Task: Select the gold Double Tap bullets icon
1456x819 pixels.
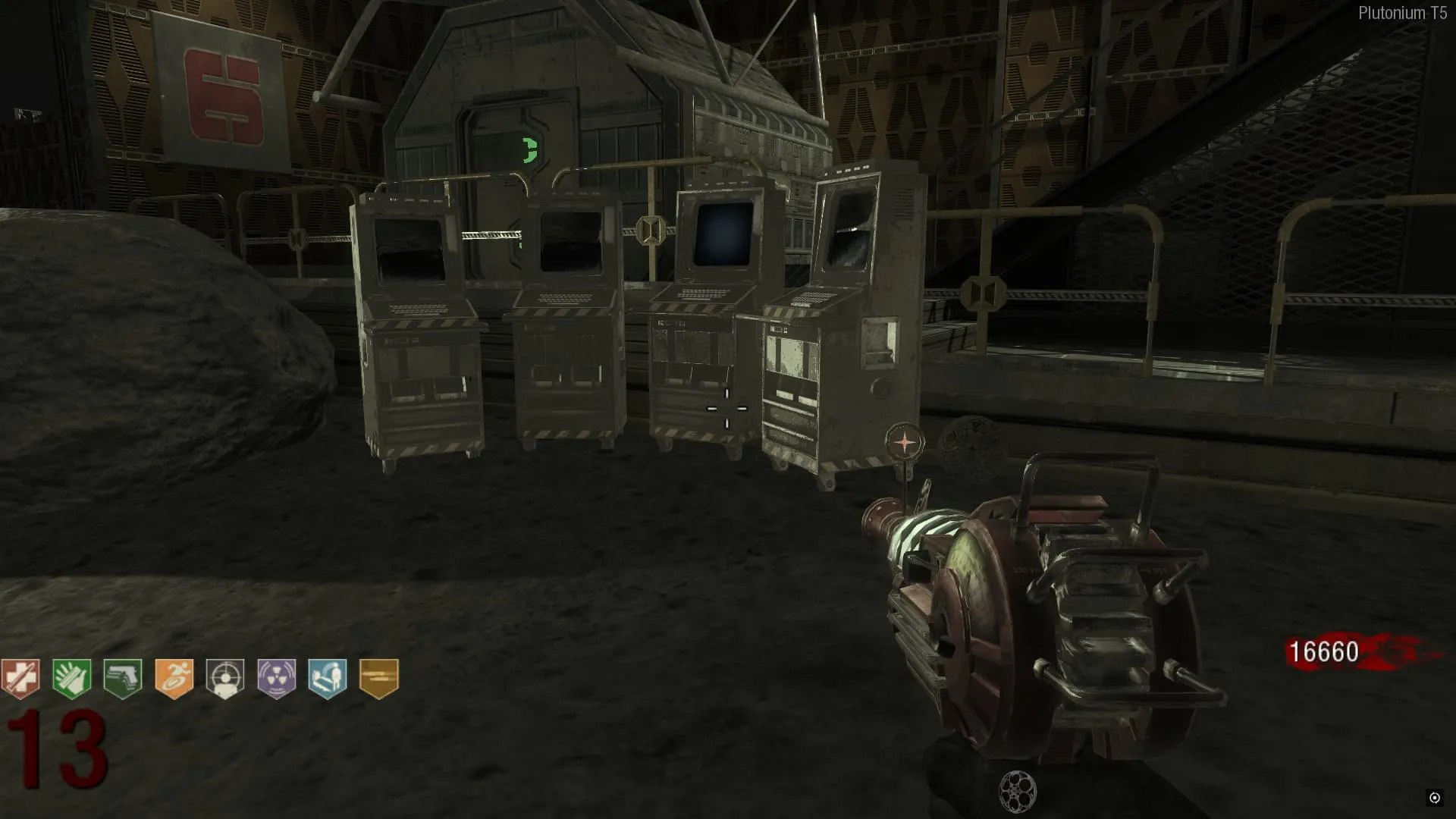Action: pyautogui.click(x=378, y=677)
